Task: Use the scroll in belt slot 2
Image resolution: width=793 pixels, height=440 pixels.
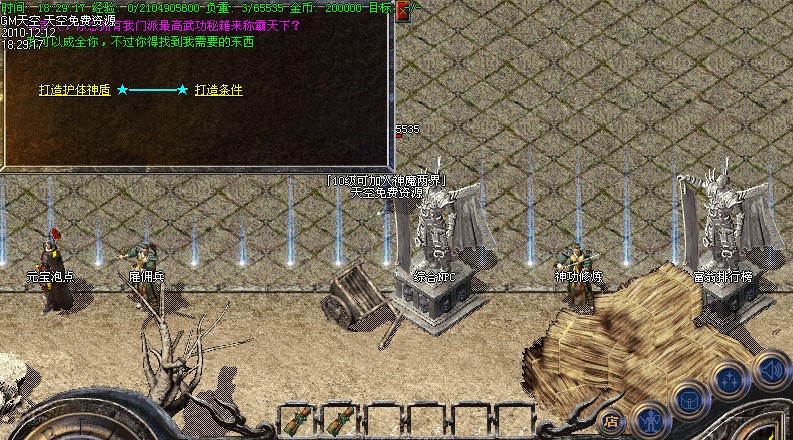Action: 339,420
